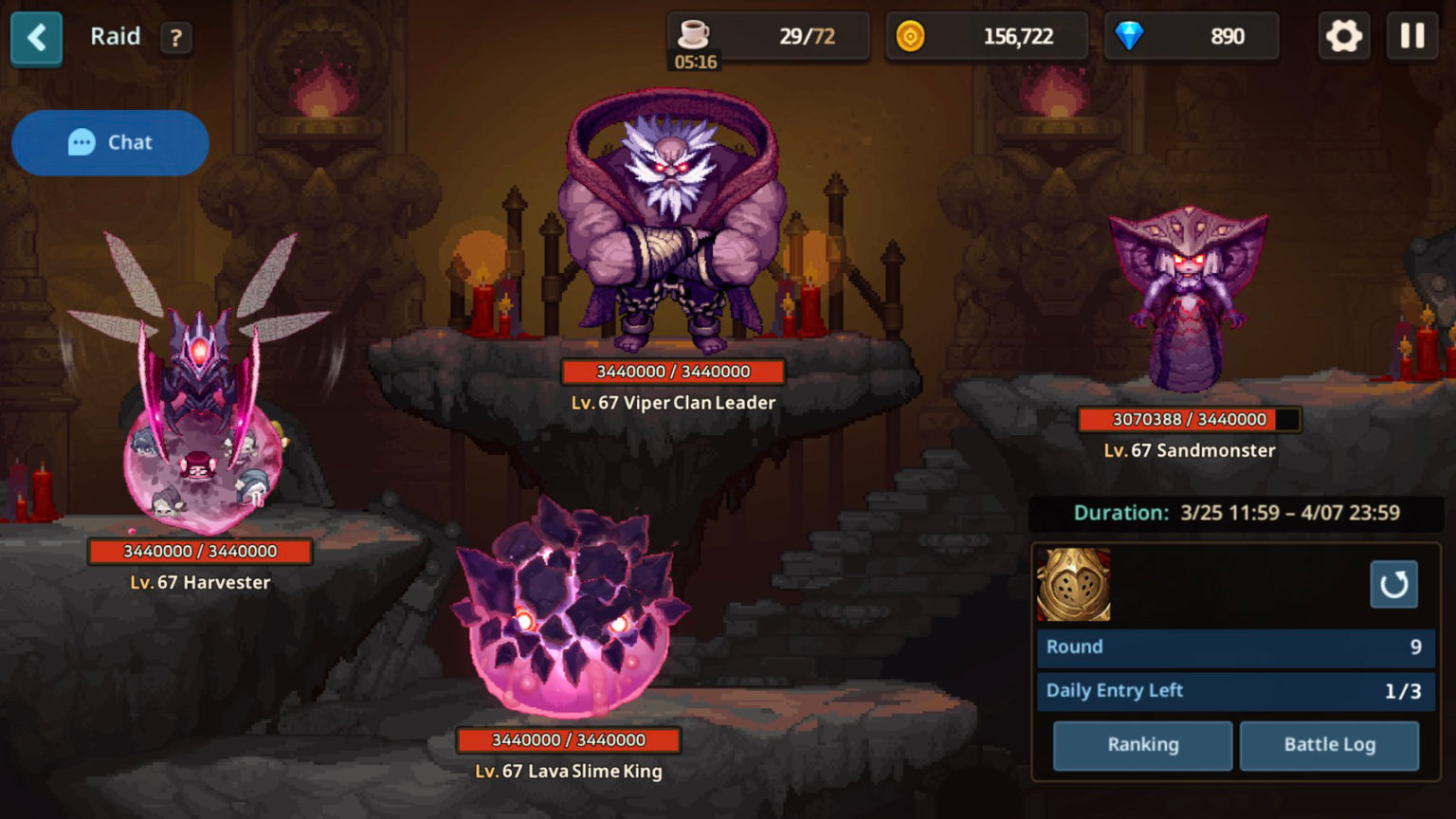
Task: Tap the golden mask raid icon
Action: pyautogui.click(x=1074, y=585)
